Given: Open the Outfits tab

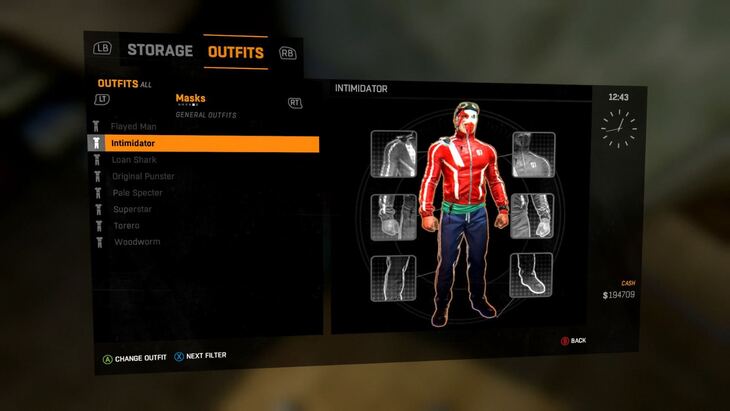Looking at the screenshot, I should pyautogui.click(x=236, y=52).
